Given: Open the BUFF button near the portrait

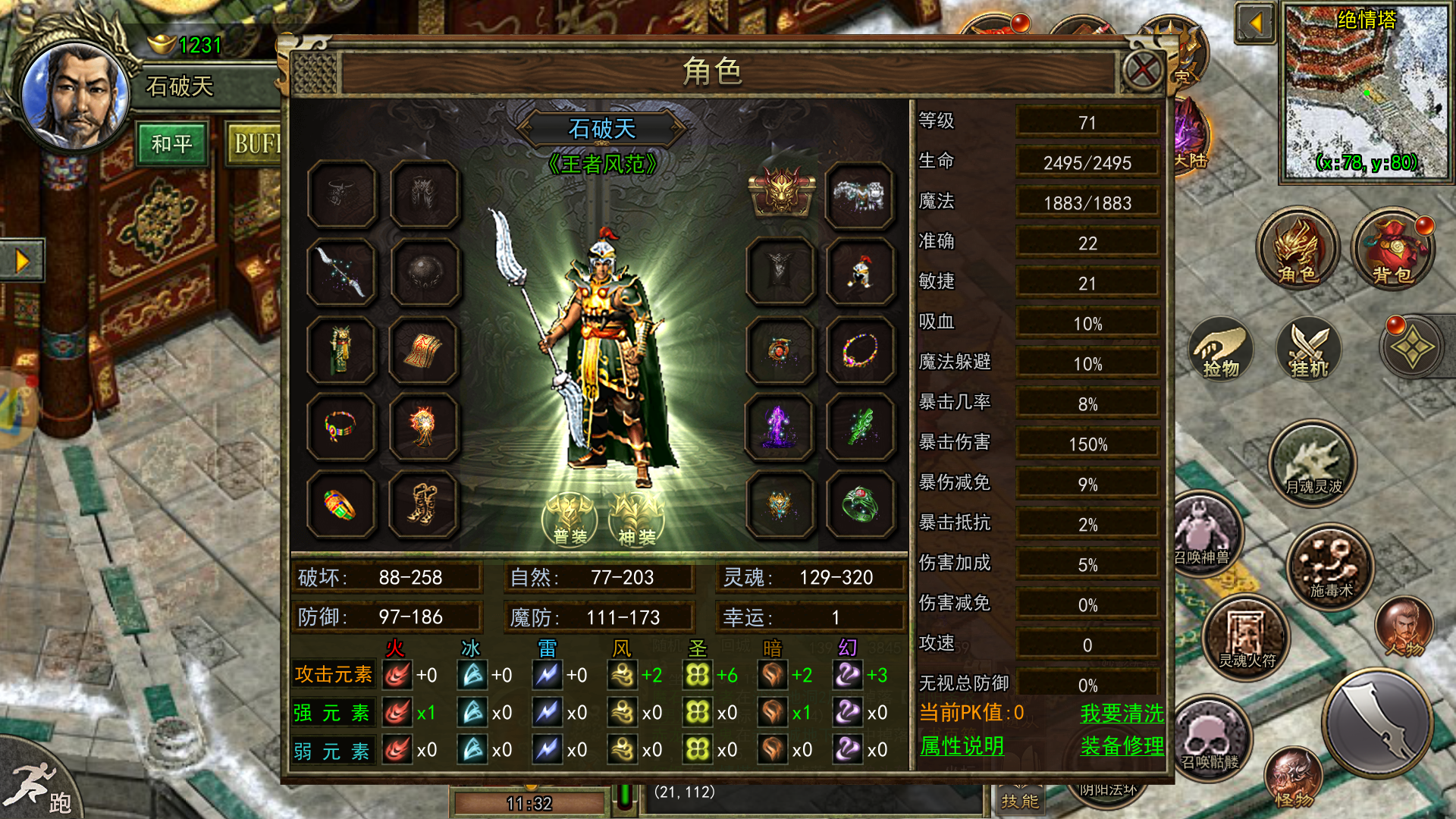Looking at the screenshot, I should tap(256, 144).
